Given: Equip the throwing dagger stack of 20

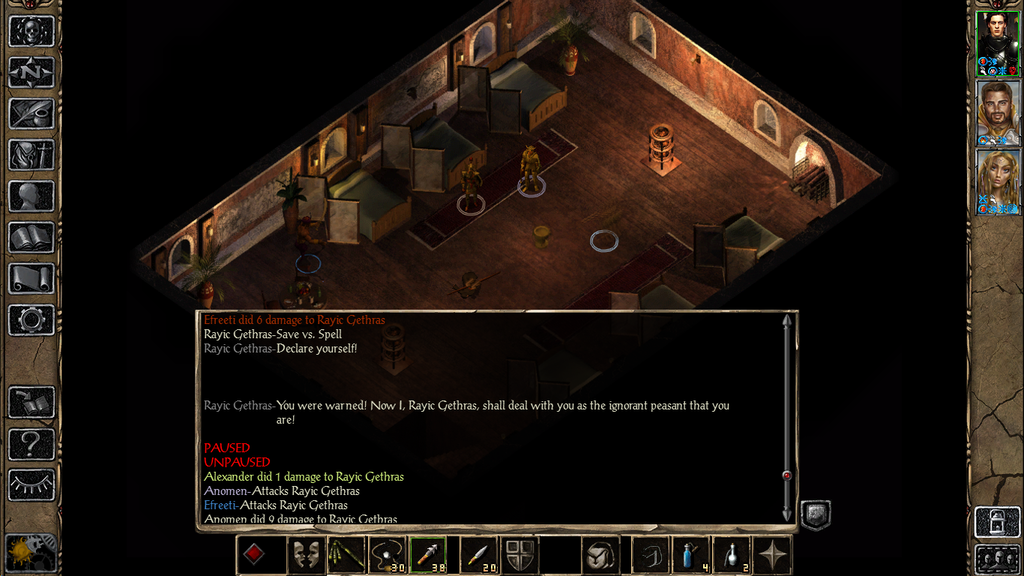Looking at the screenshot, I should [x=478, y=555].
